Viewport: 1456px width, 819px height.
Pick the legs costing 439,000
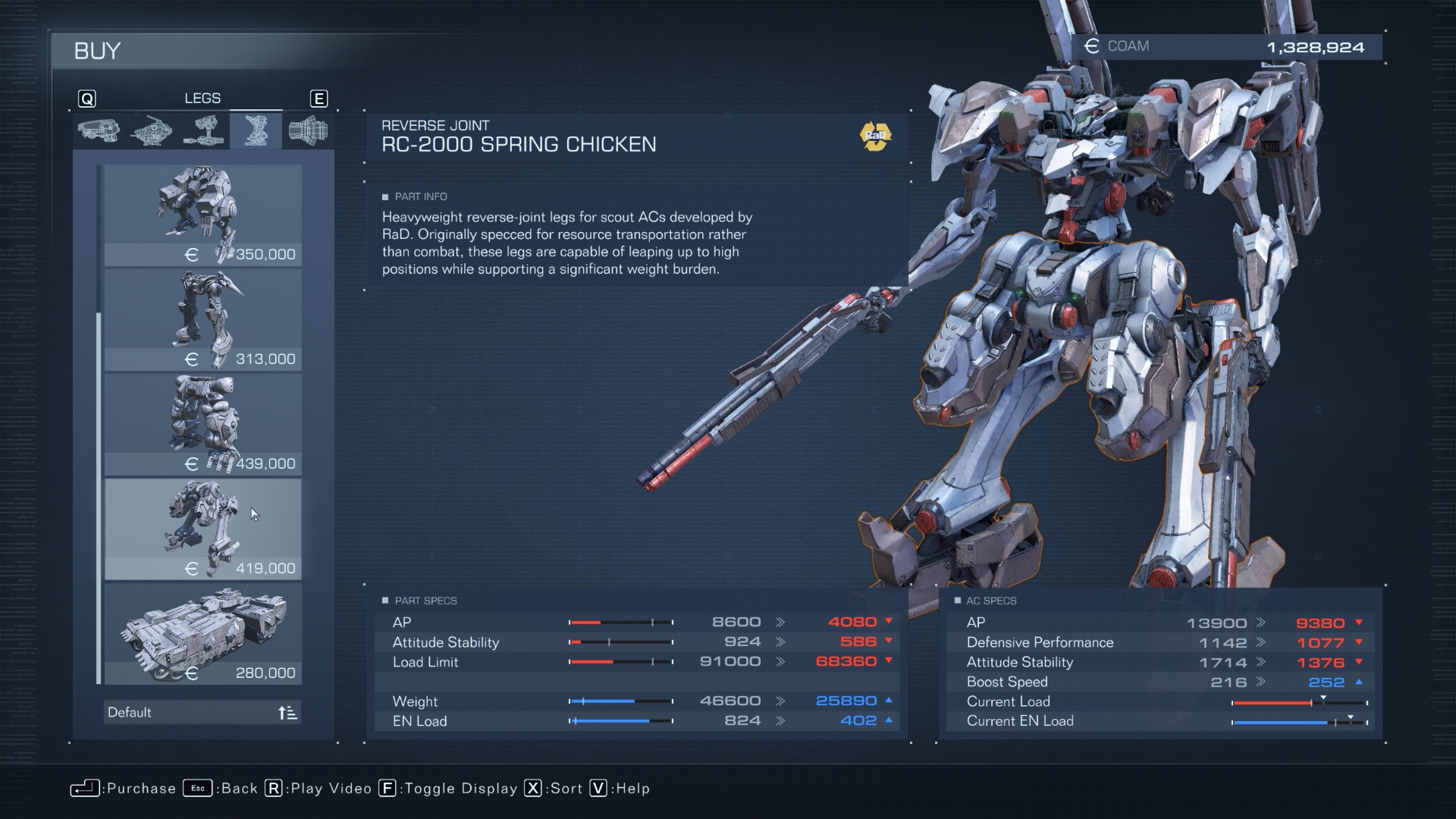pyautogui.click(x=202, y=424)
